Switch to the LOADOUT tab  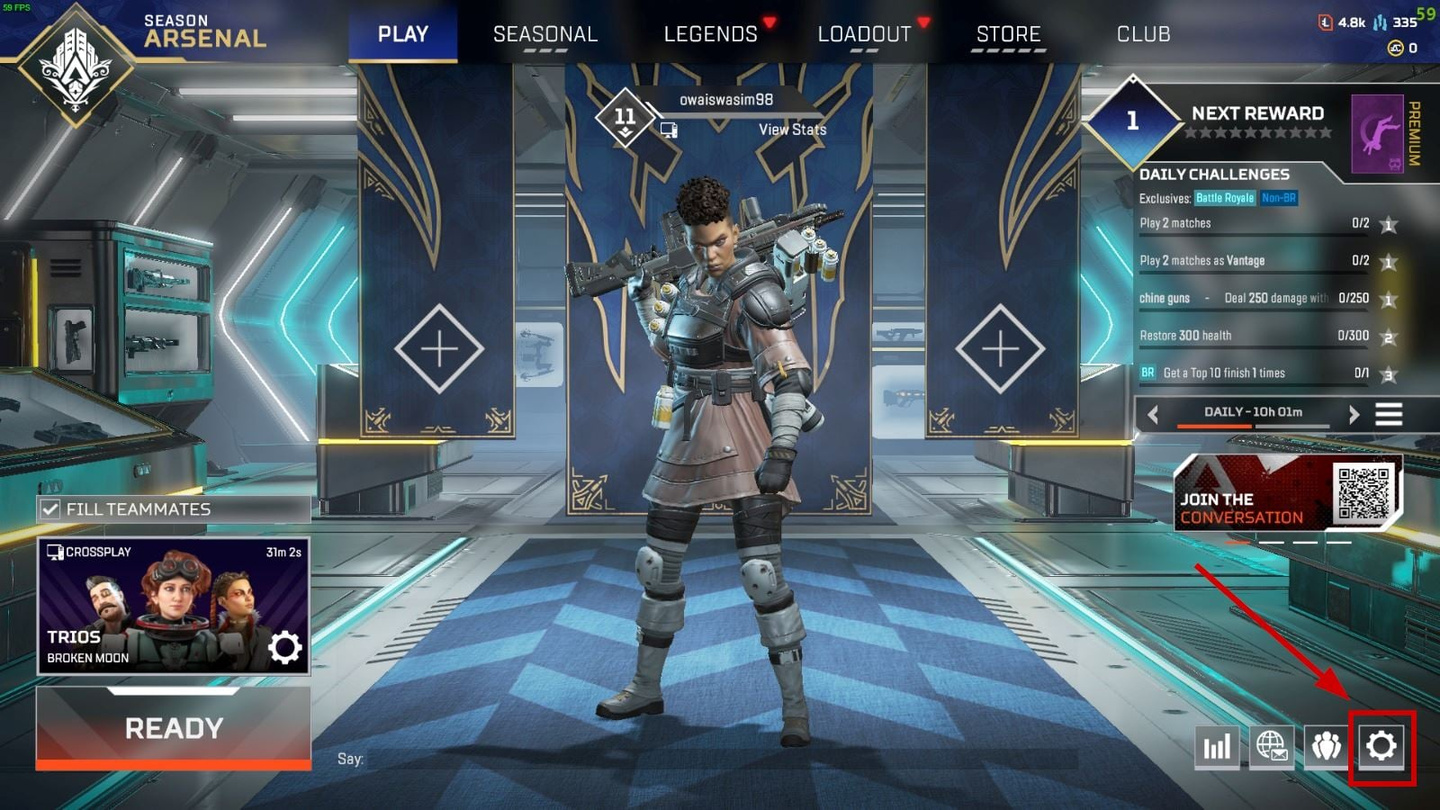pyautogui.click(x=864, y=33)
